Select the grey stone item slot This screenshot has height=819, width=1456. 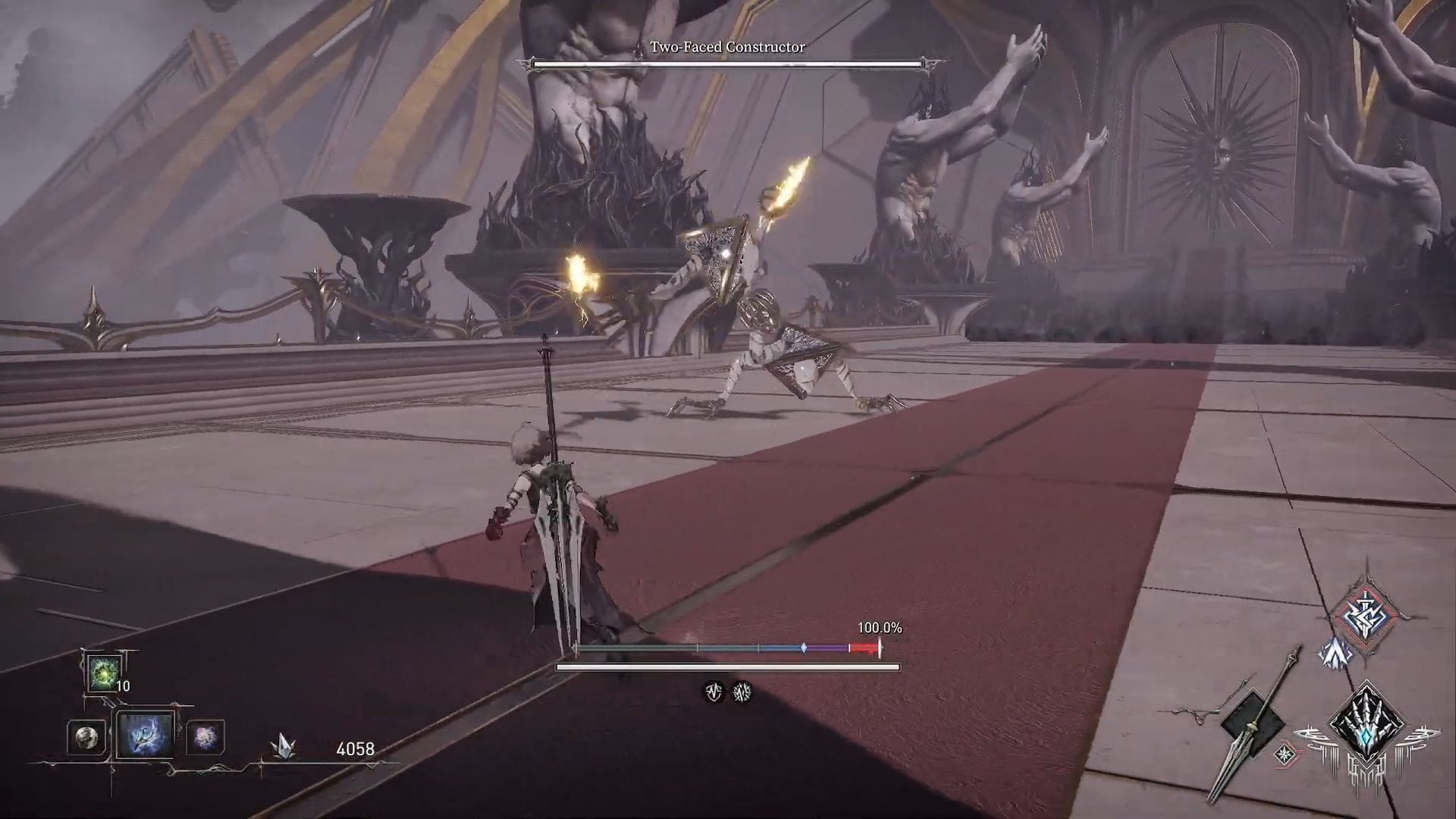pos(86,737)
